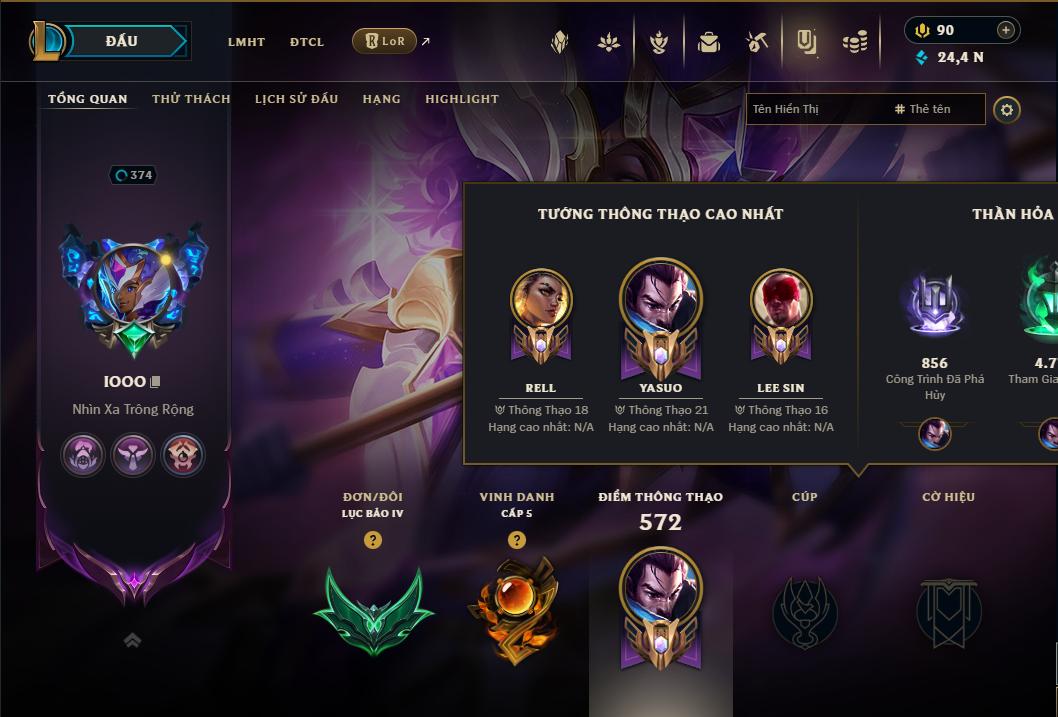
Task: Open the hammer crafting icon
Action: 757,42
